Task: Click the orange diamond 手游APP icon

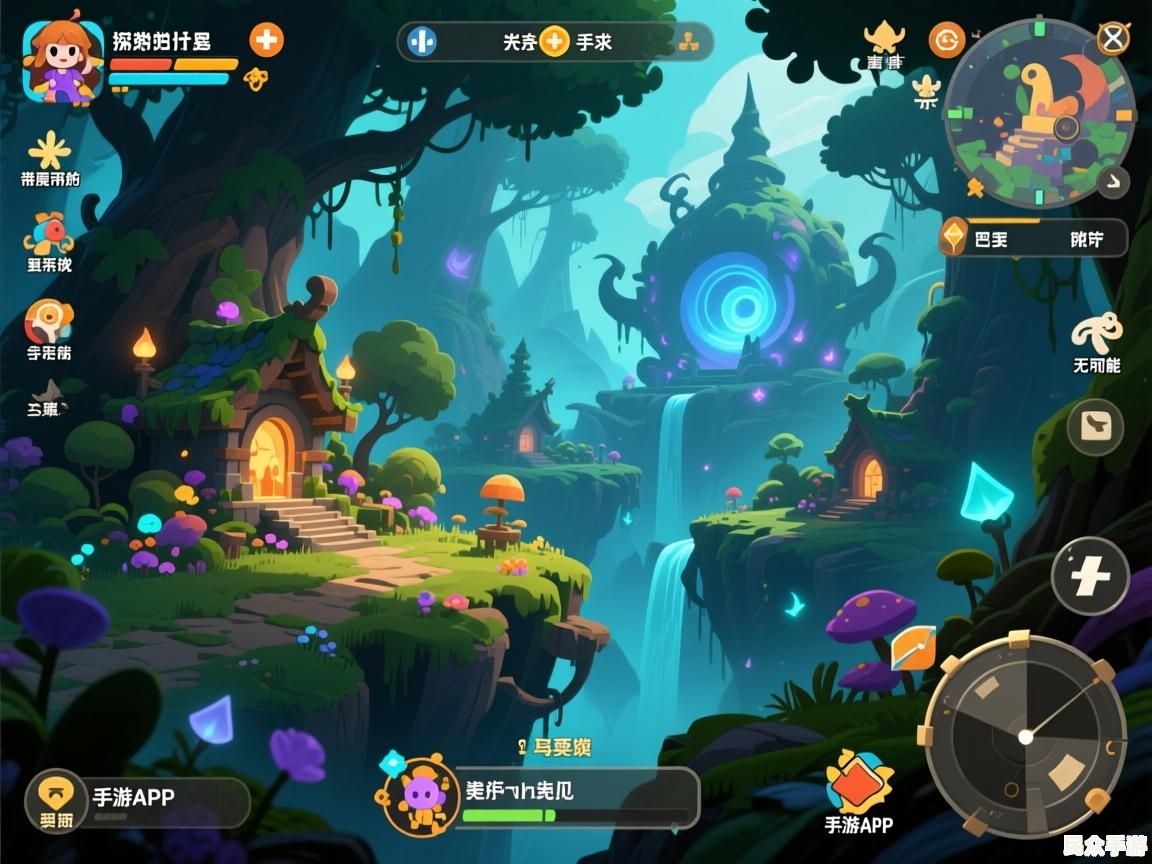Action: pyautogui.click(x=858, y=783)
